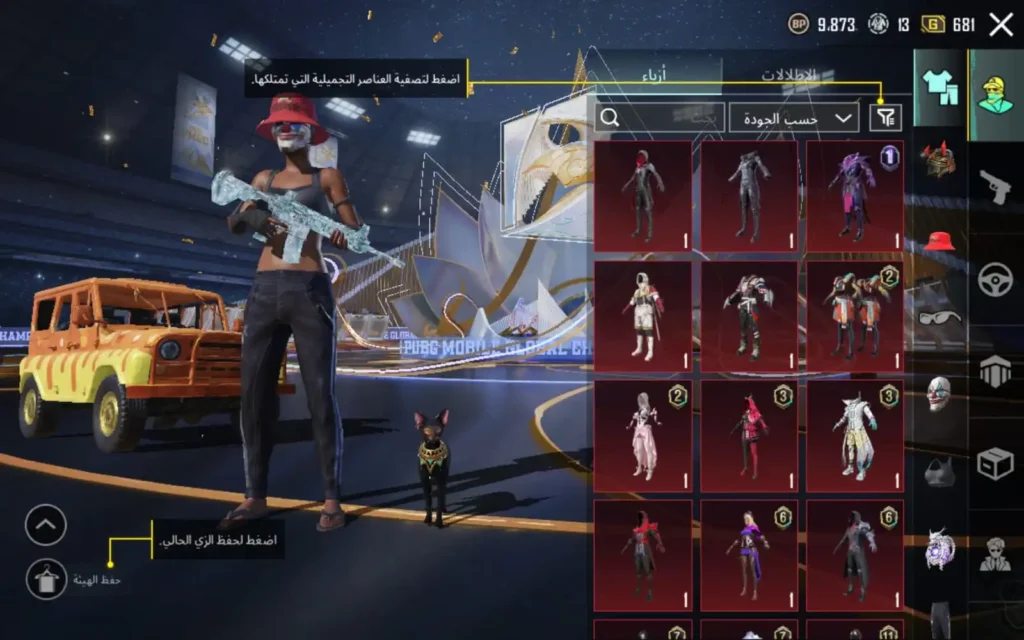Close the inventory with the X button
Screen dimensions: 1024x640
[1000, 25]
